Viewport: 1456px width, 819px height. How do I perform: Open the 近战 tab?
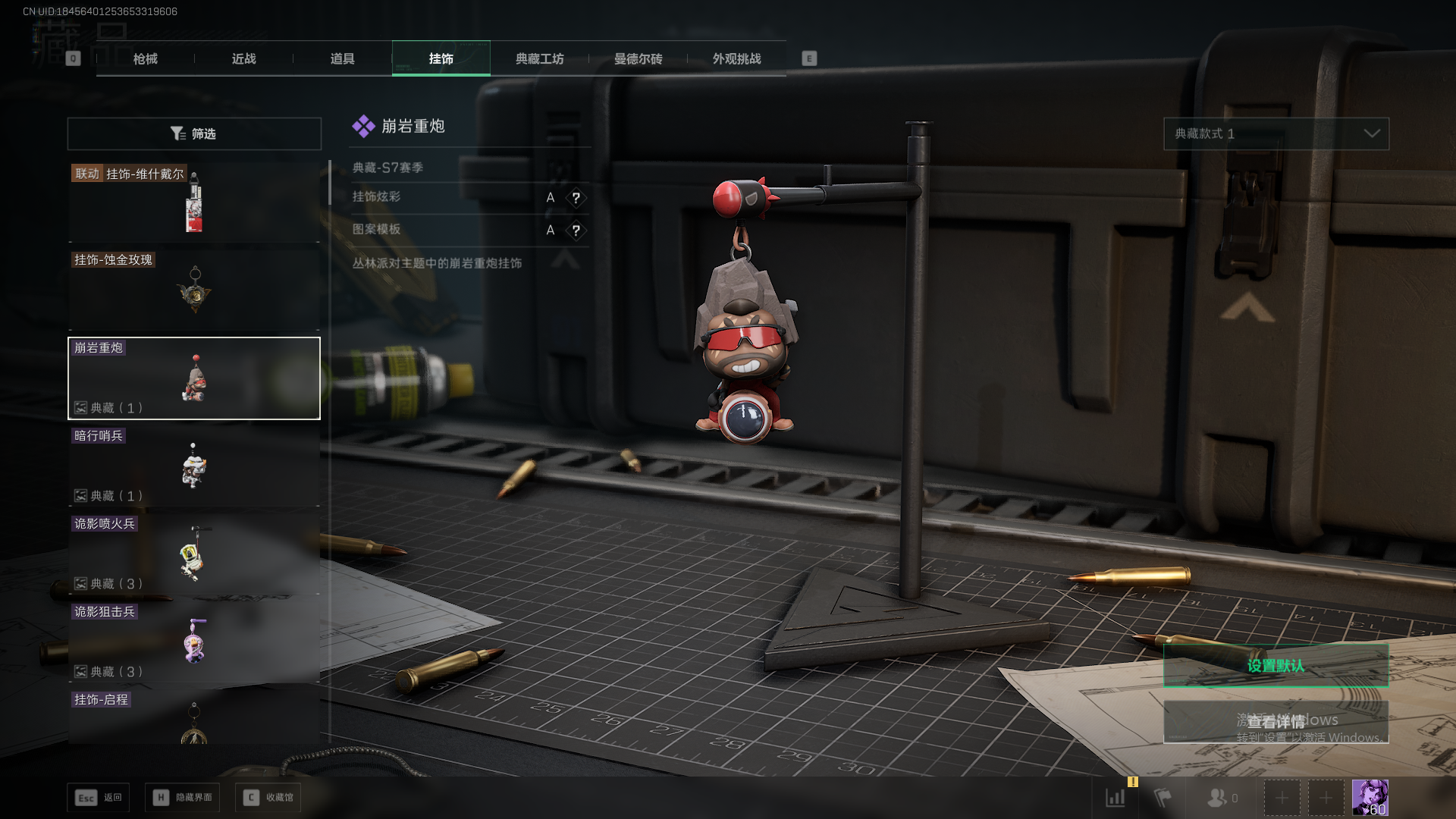[x=243, y=58]
